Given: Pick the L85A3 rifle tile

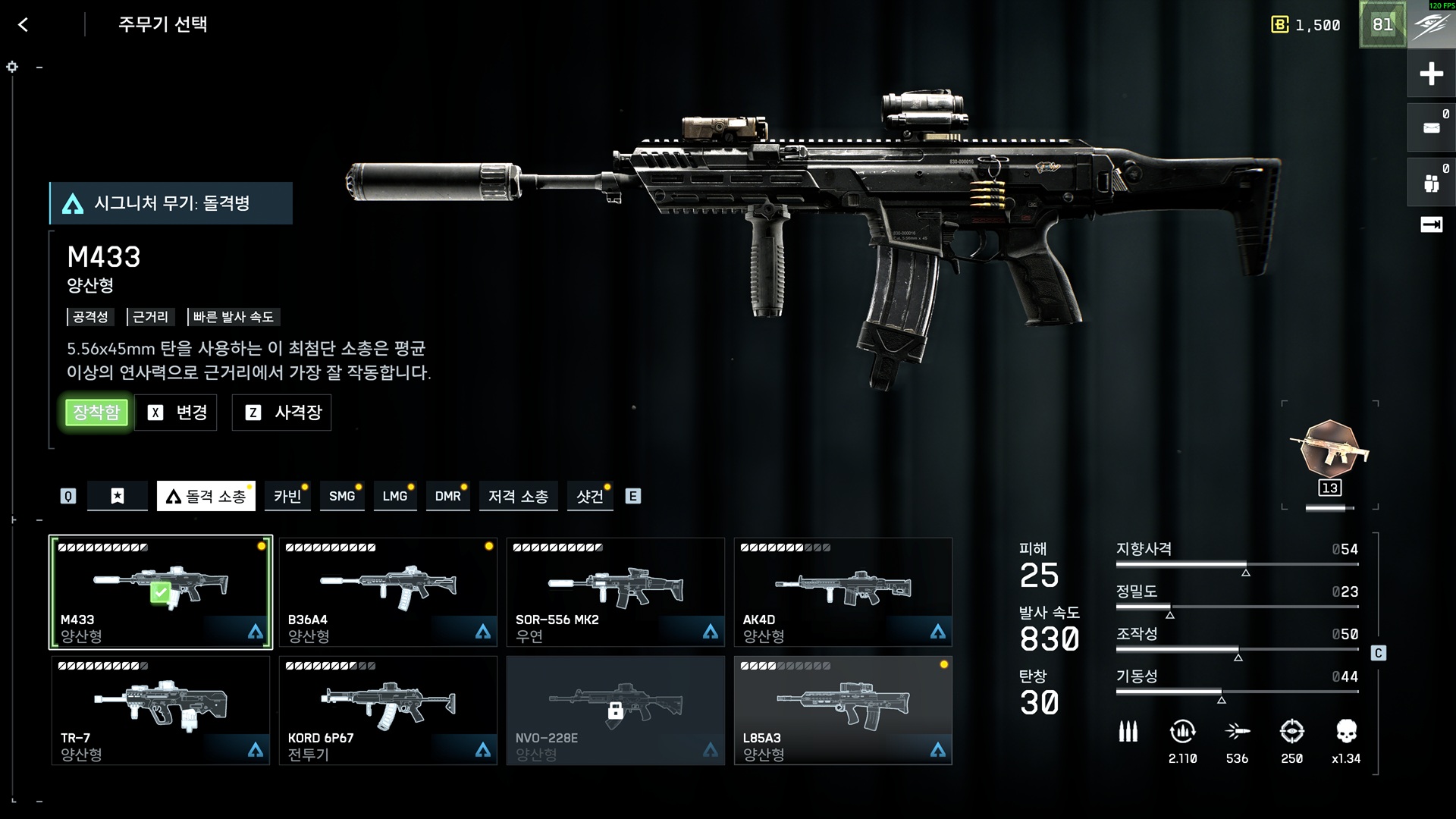Looking at the screenshot, I should coord(843,711).
